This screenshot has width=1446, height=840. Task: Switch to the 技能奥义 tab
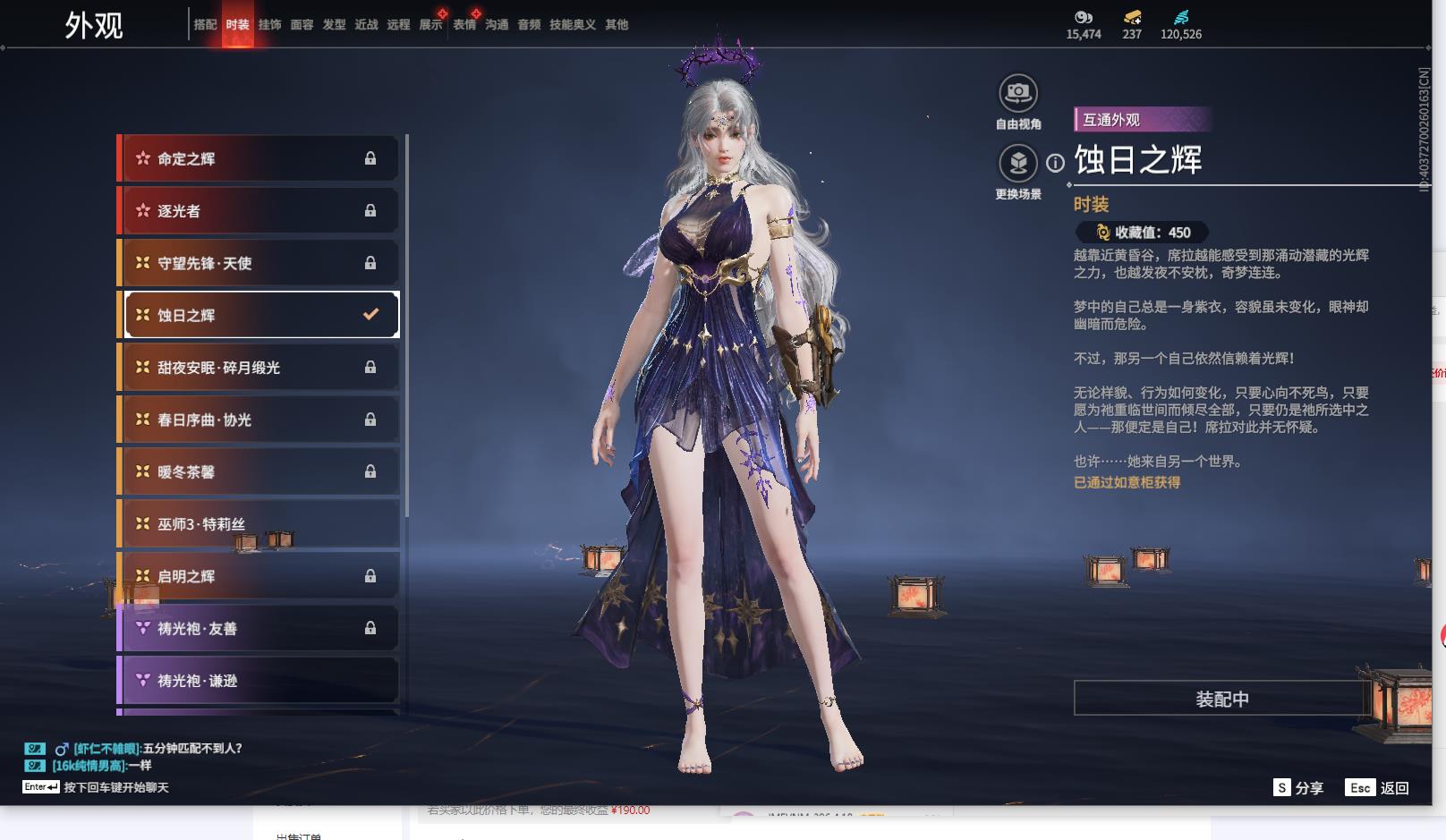572,25
